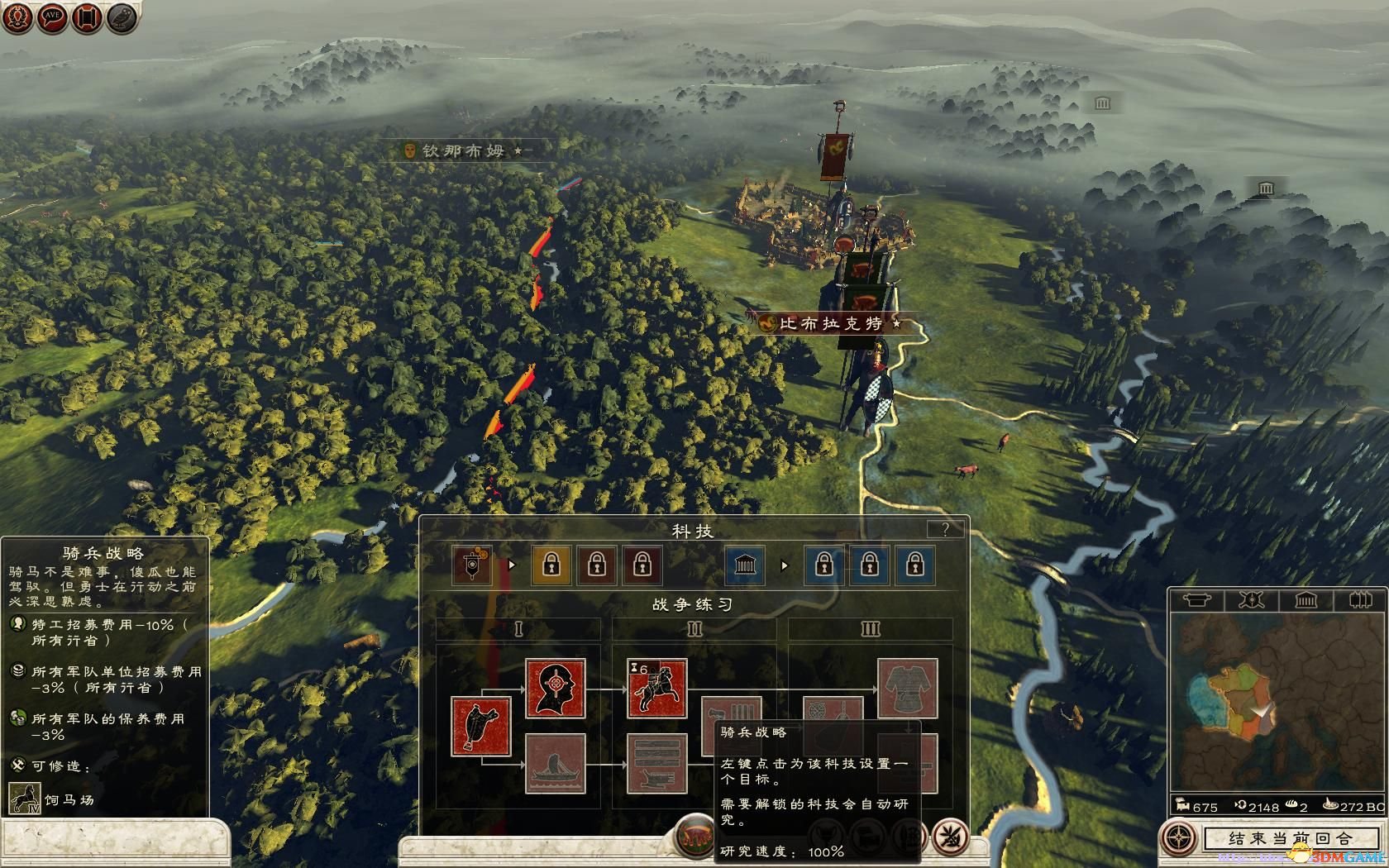This screenshot has width=1389, height=868.
Task: Open the technology panel help question mark
Action: point(945,529)
